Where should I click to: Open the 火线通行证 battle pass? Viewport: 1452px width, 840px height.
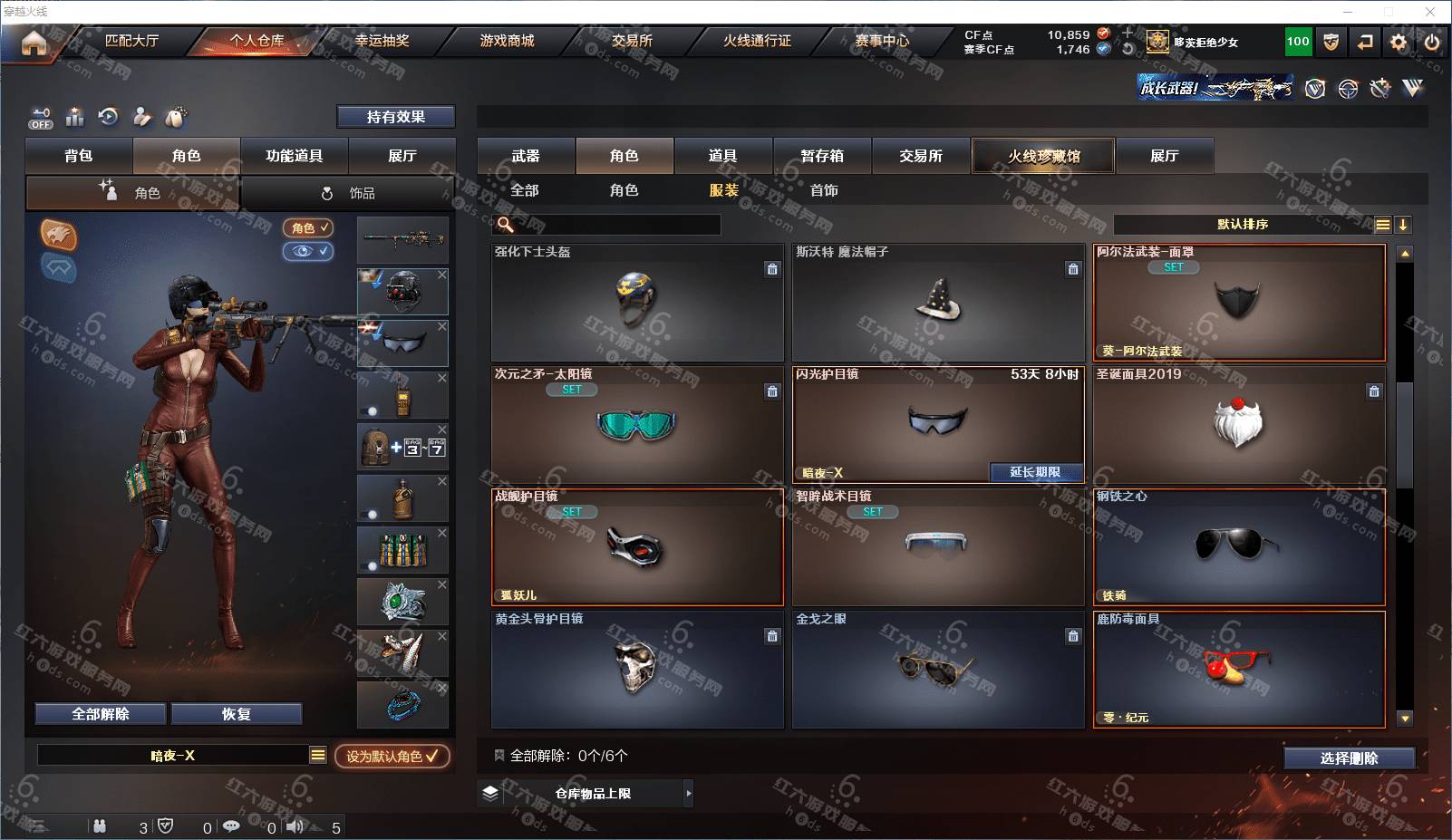757,41
